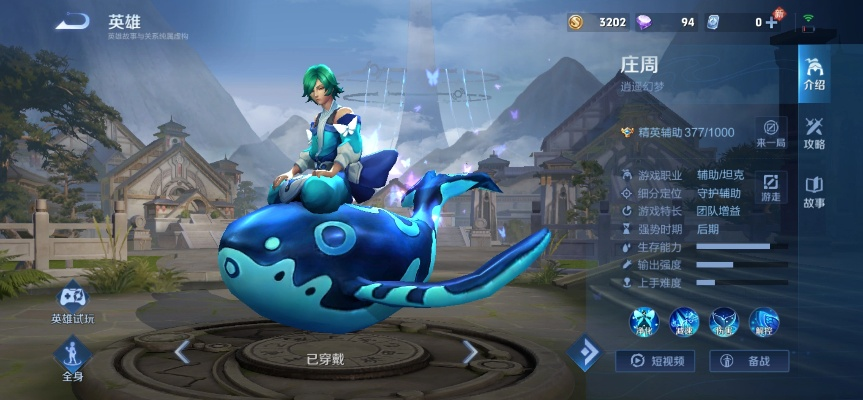The height and width of the screenshot is (400, 863).
Task: Collapse the info panel with diamond arrow
Action: point(584,352)
